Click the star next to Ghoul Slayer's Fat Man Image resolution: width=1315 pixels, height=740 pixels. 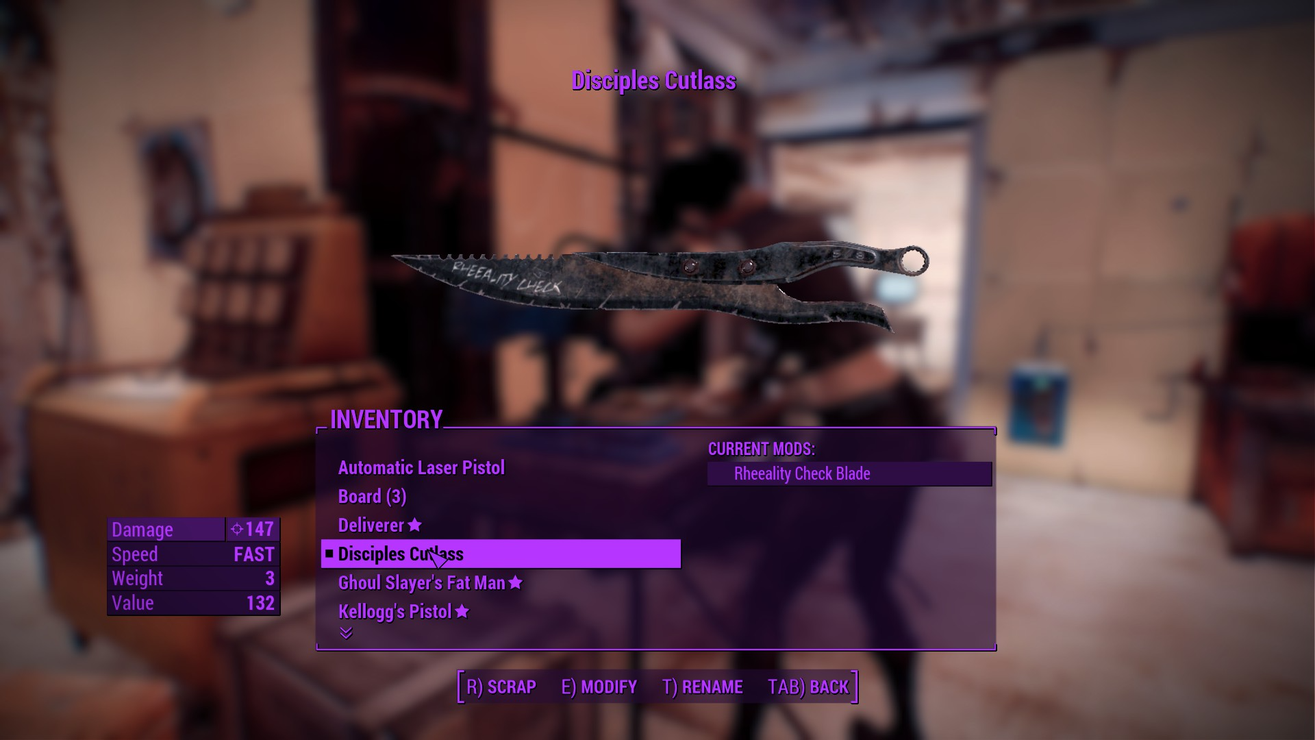515,581
